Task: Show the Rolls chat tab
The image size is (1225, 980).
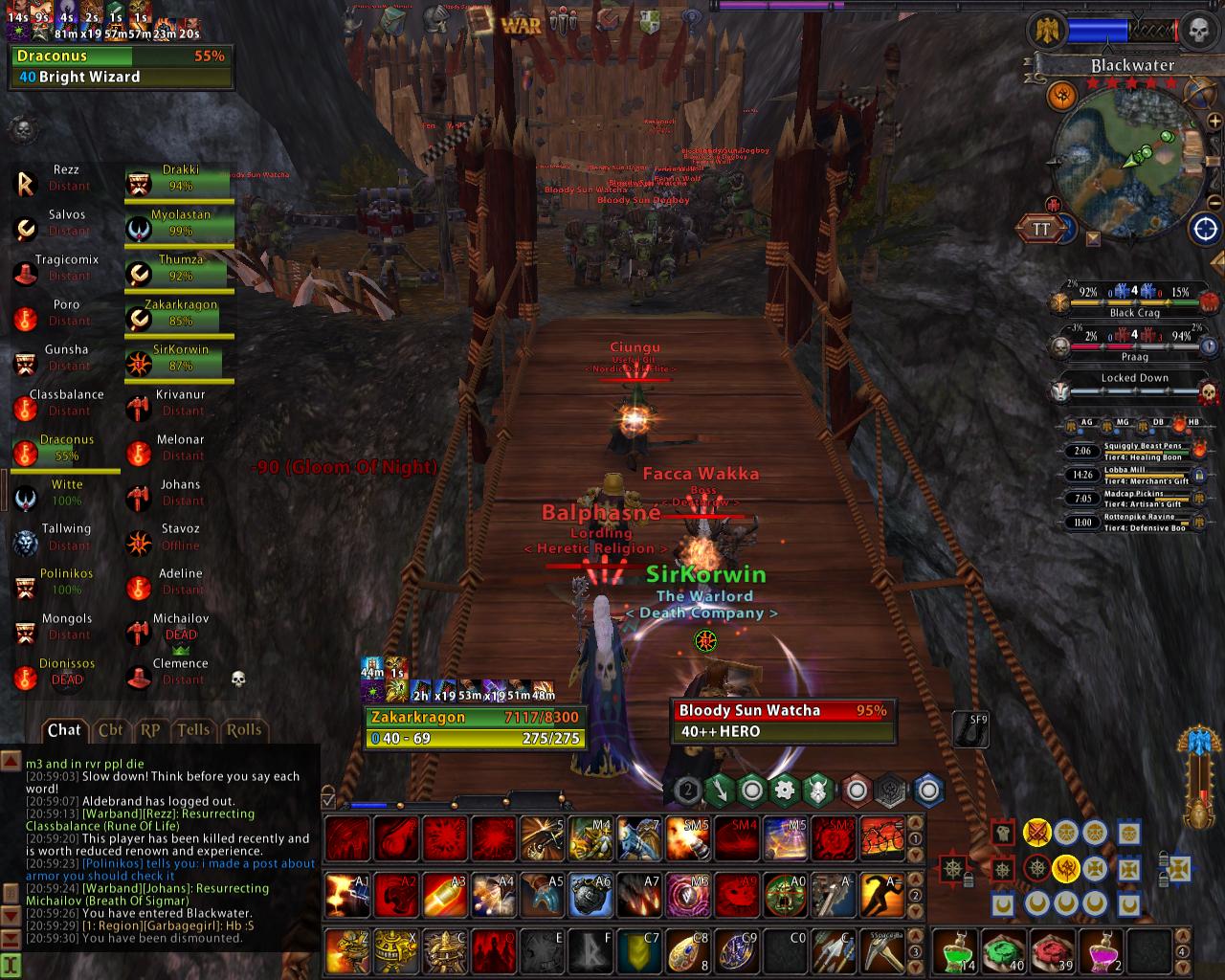Action: coord(243,730)
